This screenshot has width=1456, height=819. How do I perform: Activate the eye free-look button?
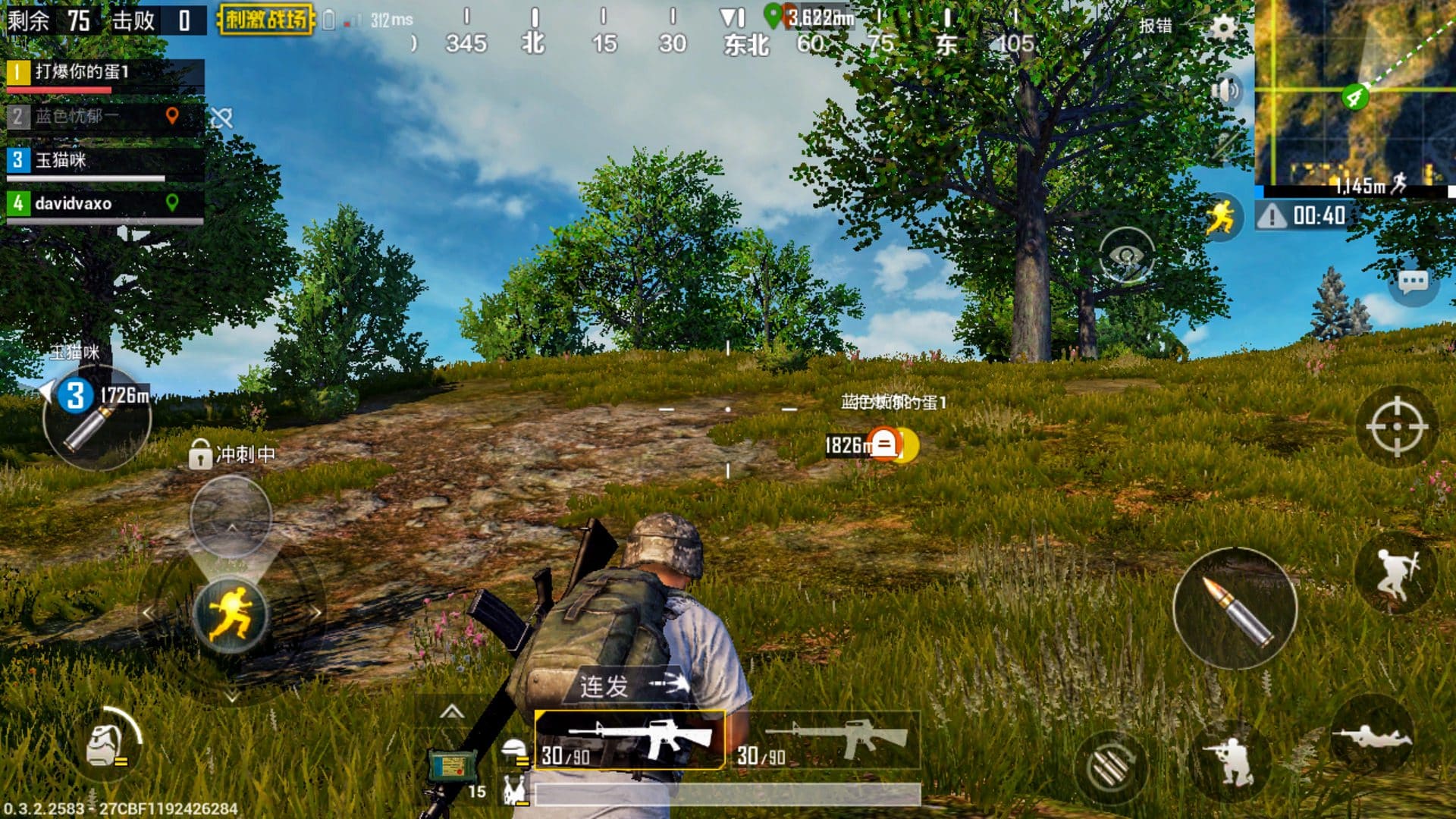click(x=1127, y=256)
